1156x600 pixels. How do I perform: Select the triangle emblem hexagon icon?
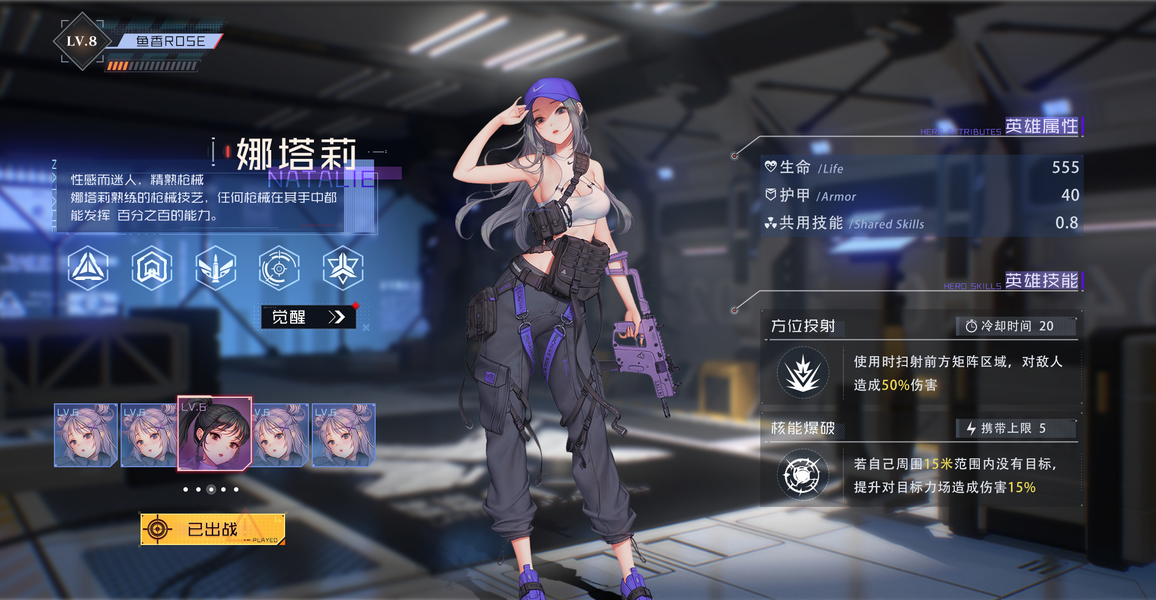88,267
